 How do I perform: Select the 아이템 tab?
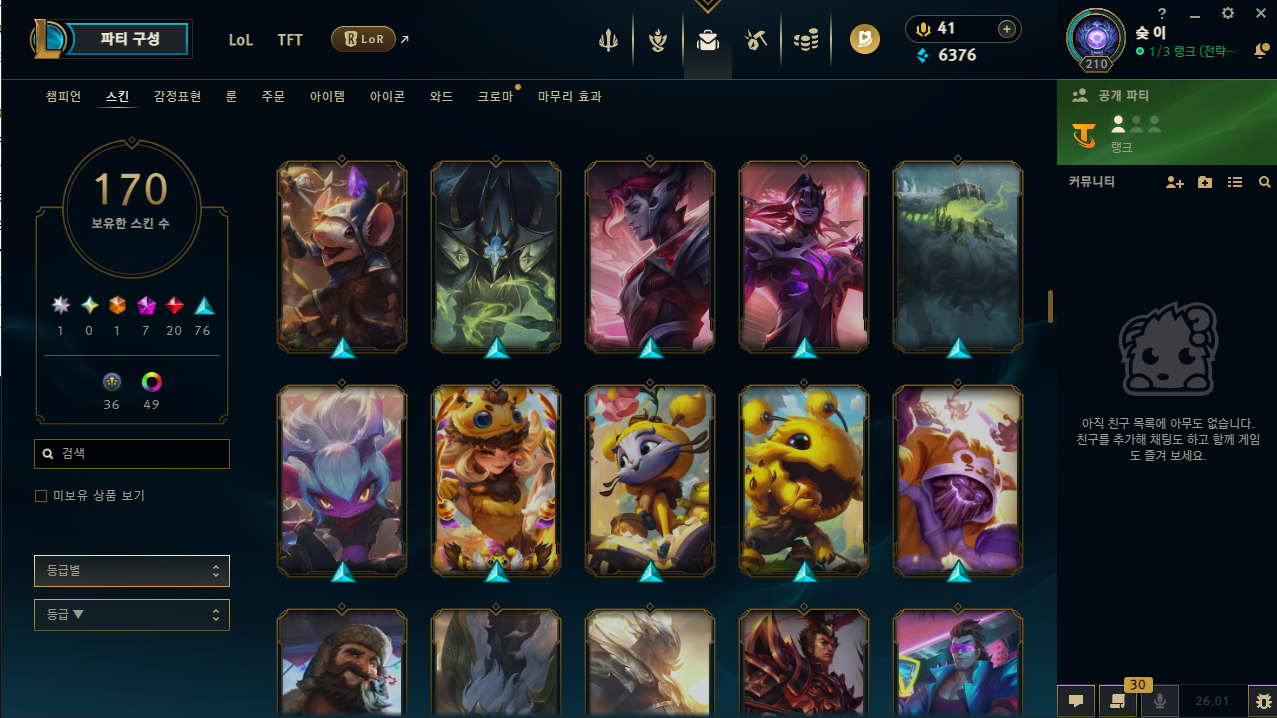coord(327,97)
